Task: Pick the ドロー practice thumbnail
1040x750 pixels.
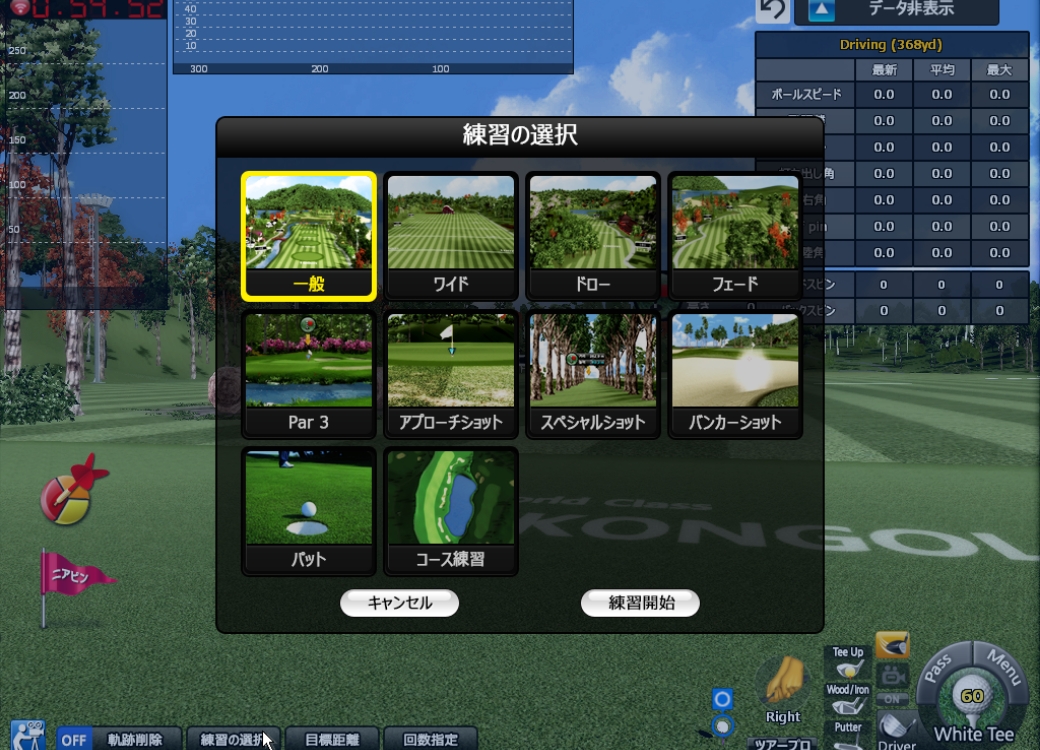Action: point(593,237)
